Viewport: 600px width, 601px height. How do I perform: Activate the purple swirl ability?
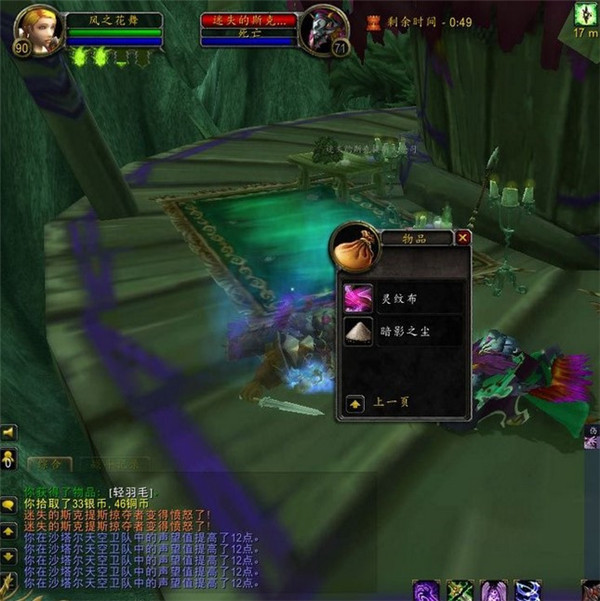tap(426, 591)
